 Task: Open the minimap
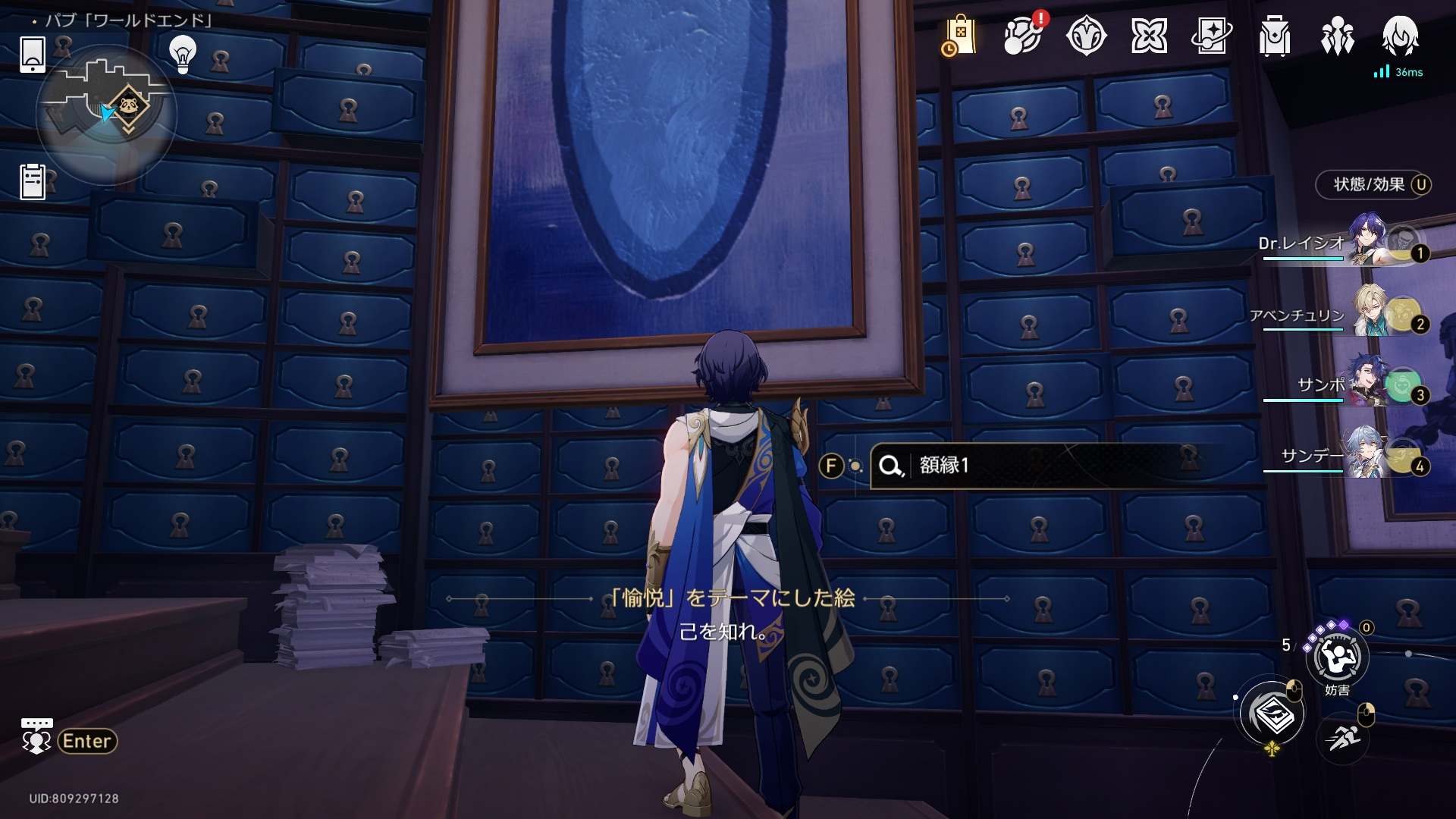pos(106,114)
